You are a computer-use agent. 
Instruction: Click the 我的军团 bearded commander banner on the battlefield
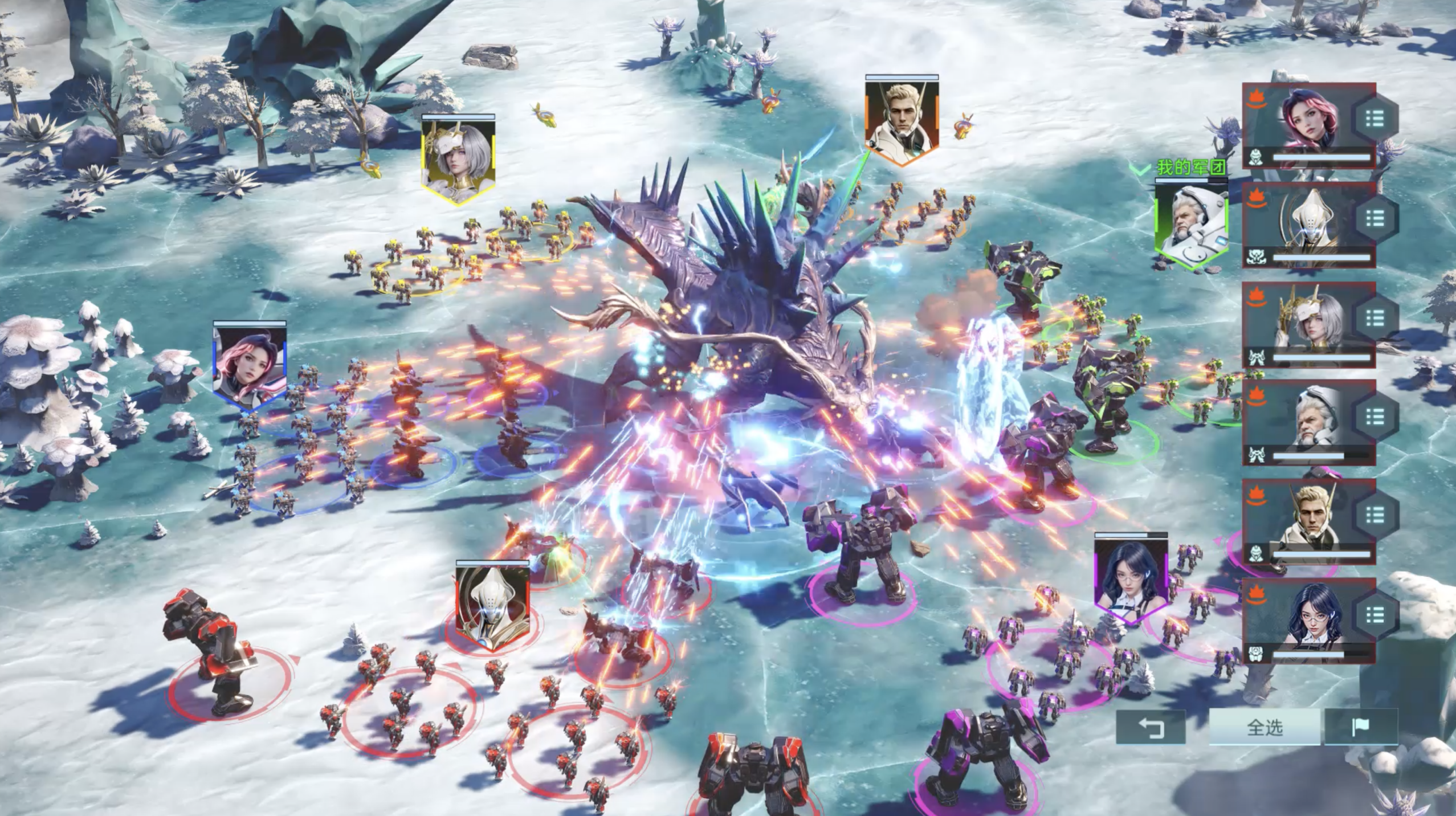point(1191,224)
